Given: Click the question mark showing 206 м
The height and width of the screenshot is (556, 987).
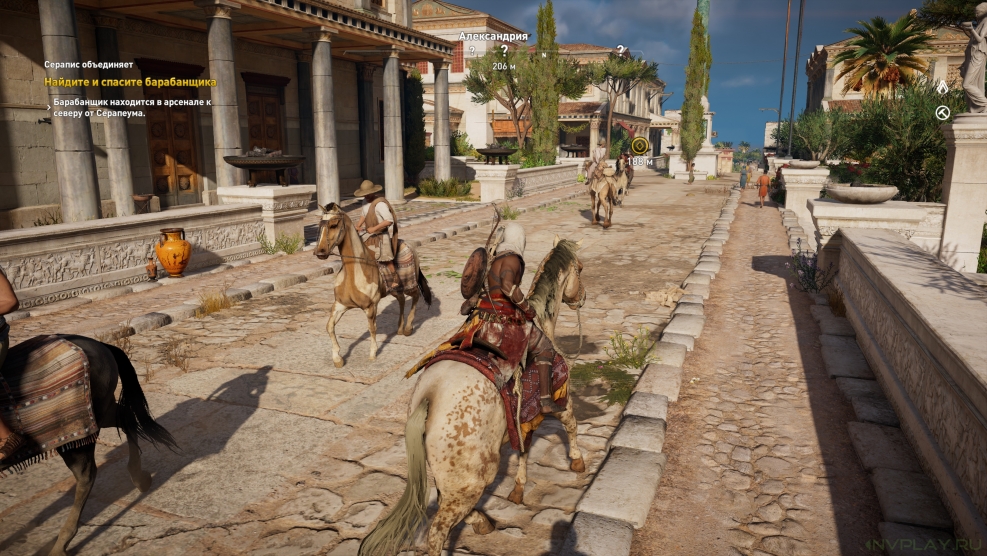Looking at the screenshot, I should tap(504, 50).
